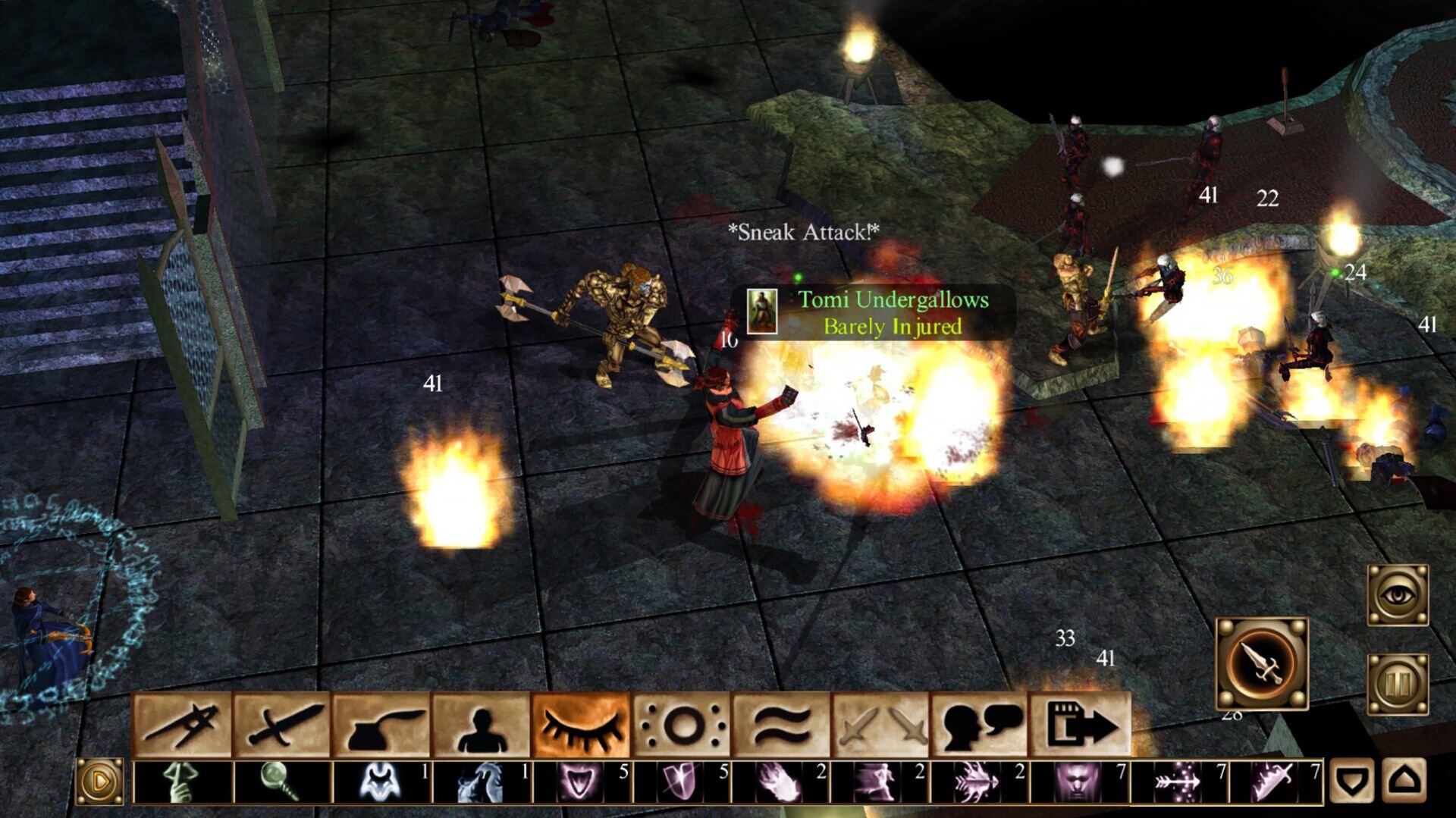Open the crossed swords toolbar button
The height and width of the screenshot is (818, 1456).
point(880,725)
